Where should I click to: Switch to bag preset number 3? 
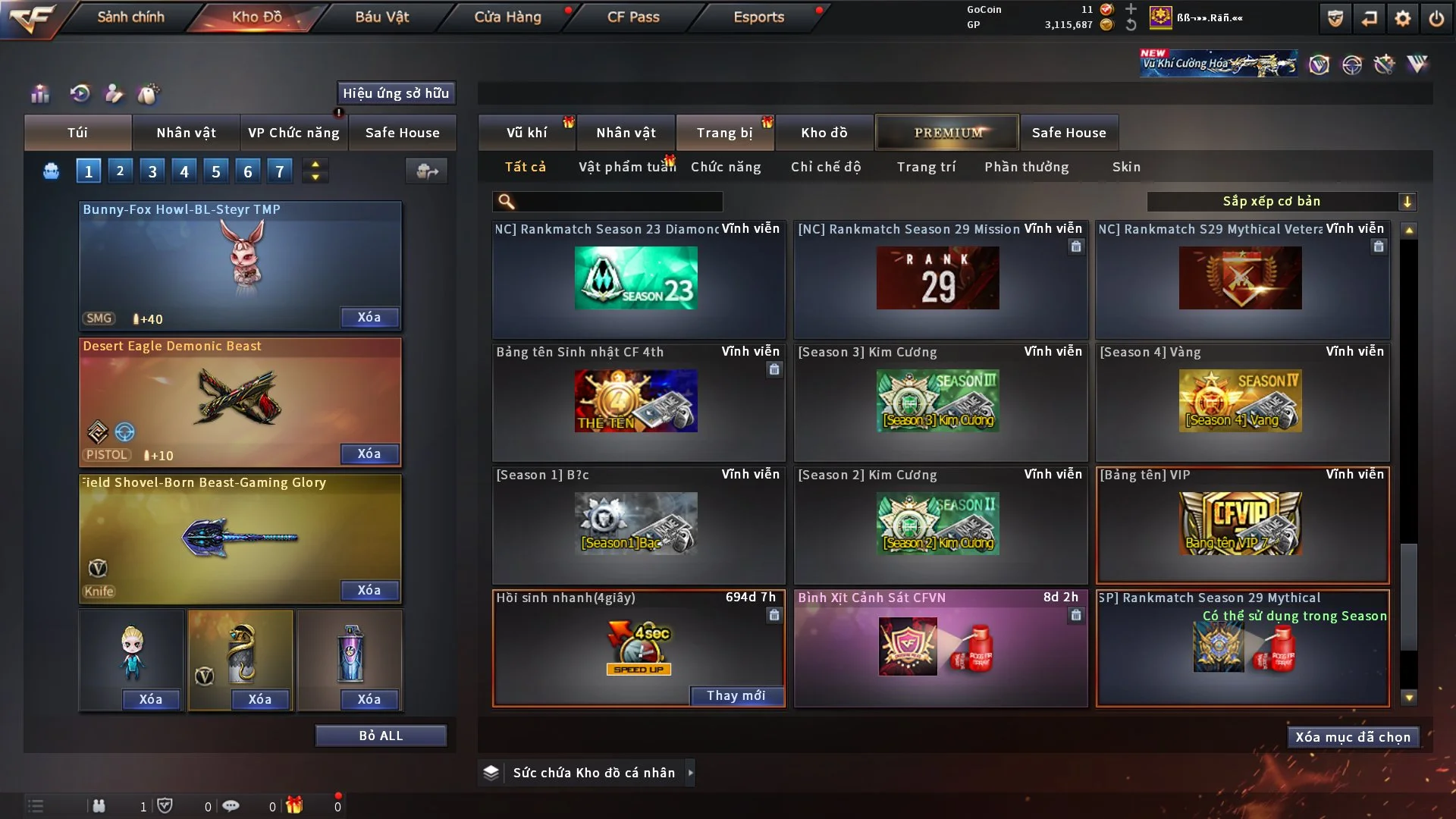click(152, 171)
